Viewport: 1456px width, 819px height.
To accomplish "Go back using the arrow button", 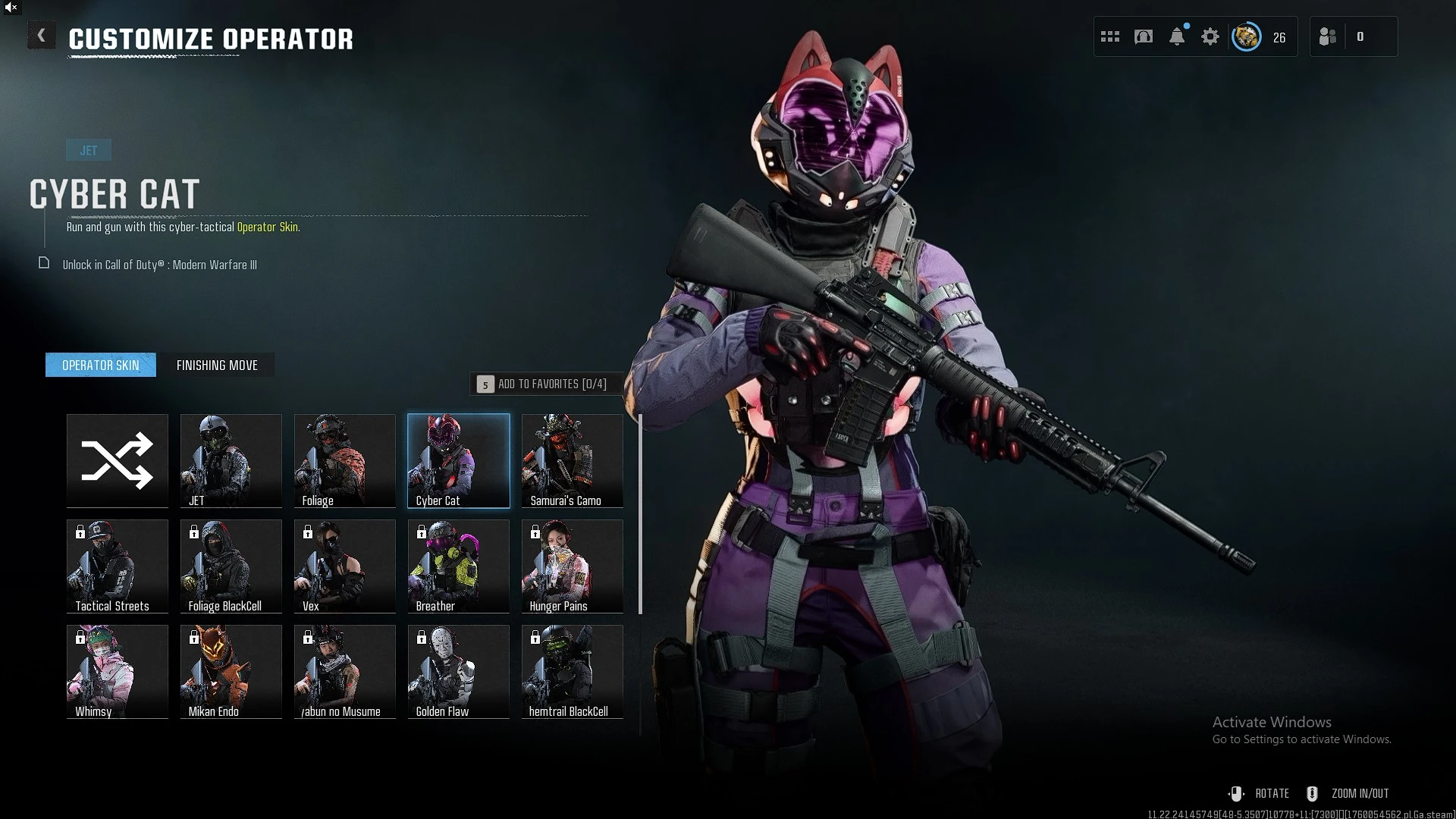I will click(x=41, y=36).
